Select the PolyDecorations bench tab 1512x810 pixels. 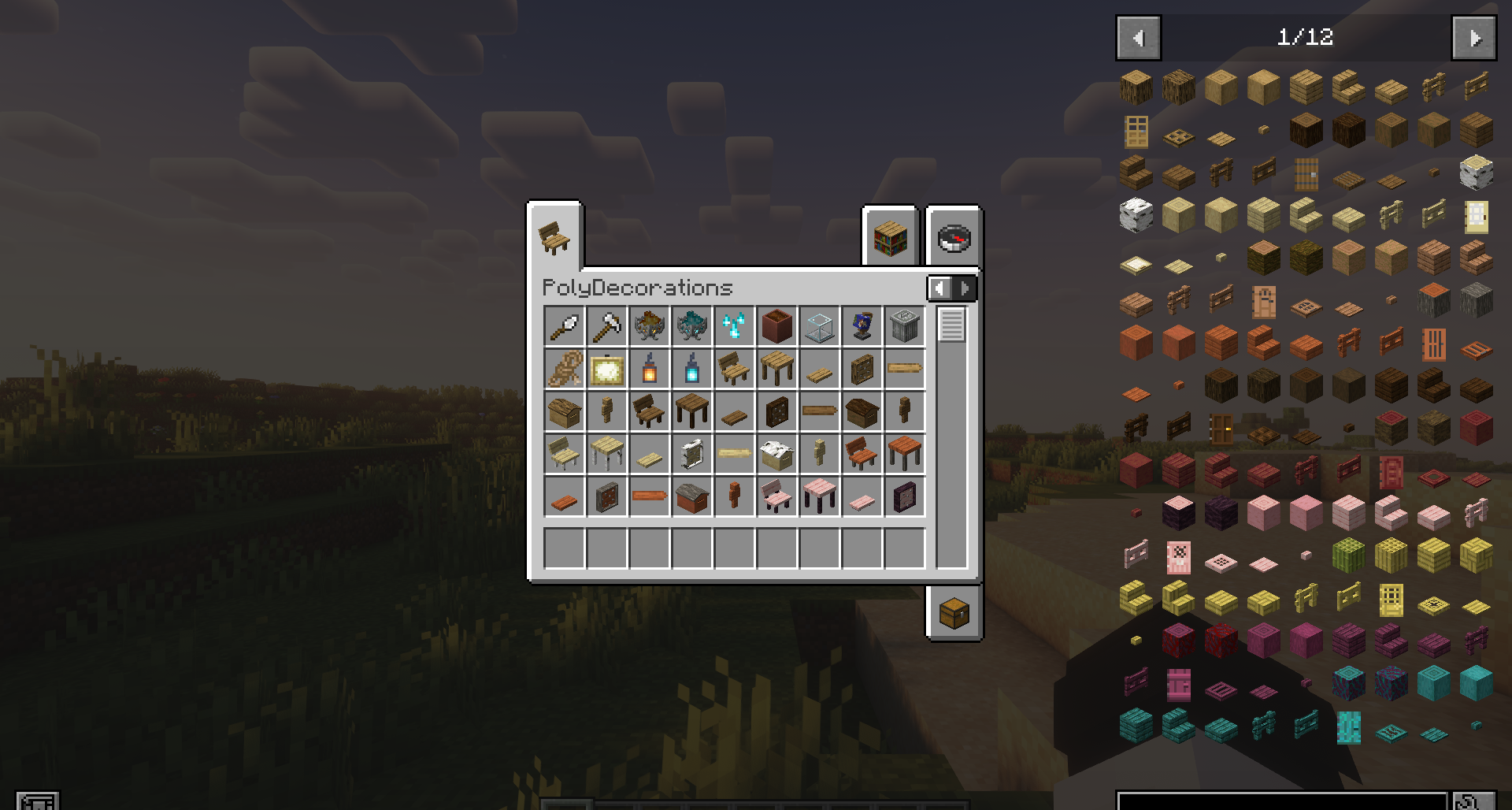coord(555,237)
